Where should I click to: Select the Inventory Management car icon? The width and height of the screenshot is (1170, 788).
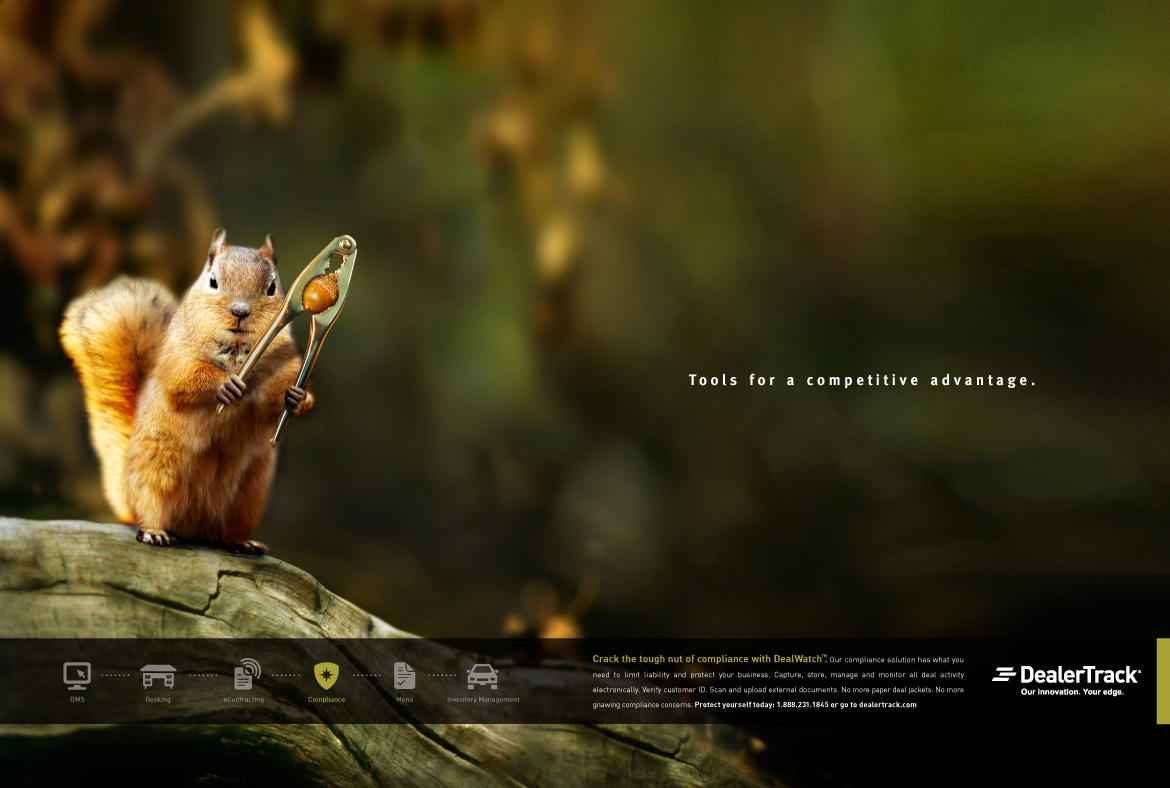point(483,677)
